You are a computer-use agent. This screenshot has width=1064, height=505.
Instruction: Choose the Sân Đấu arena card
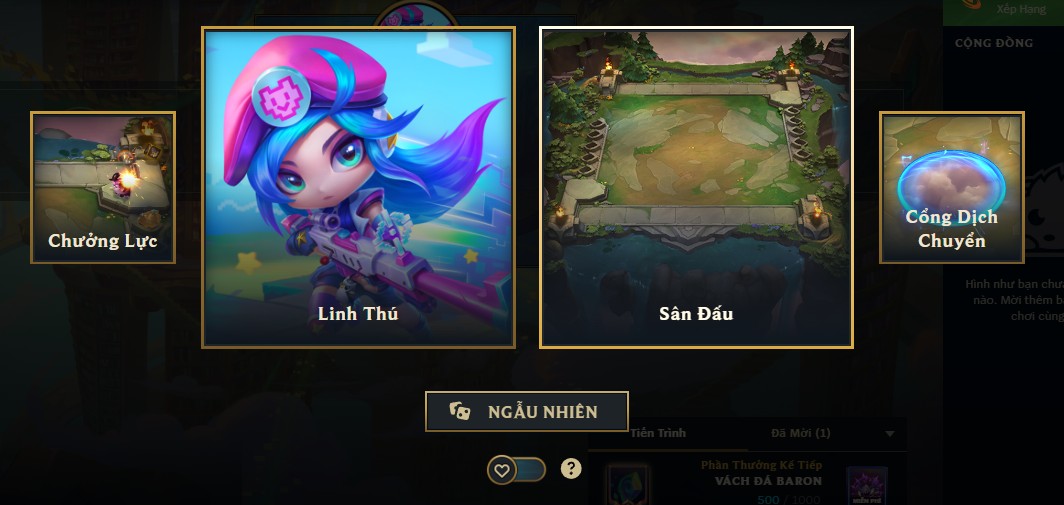[x=696, y=188]
